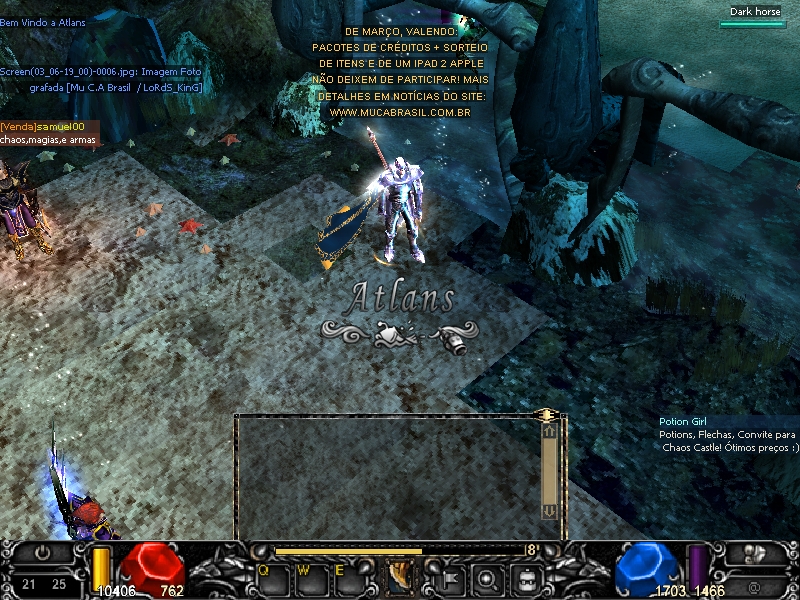Click the @ button in the corner
This screenshot has height=600, width=800.
click(753, 585)
